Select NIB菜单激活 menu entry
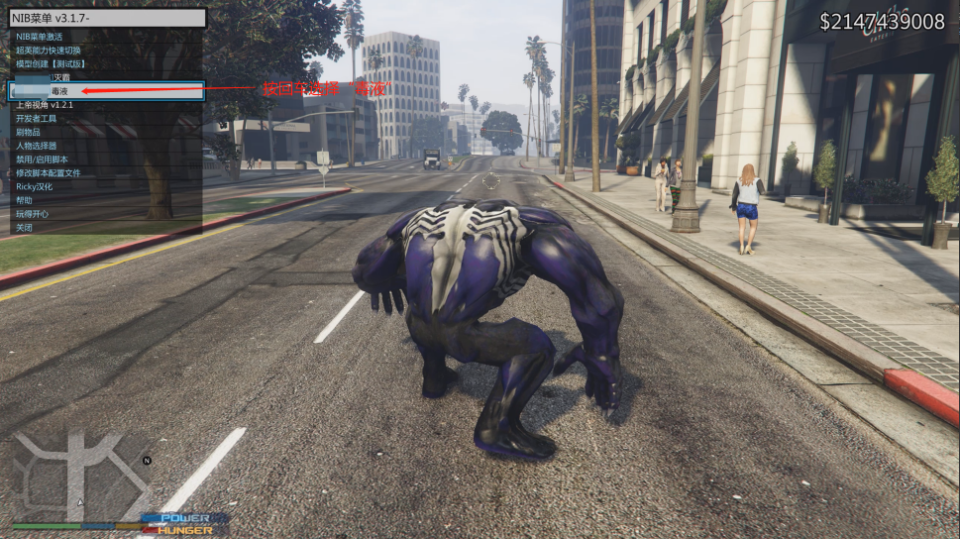The width and height of the screenshot is (960, 539). pyautogui.click(x=40, y=36)
